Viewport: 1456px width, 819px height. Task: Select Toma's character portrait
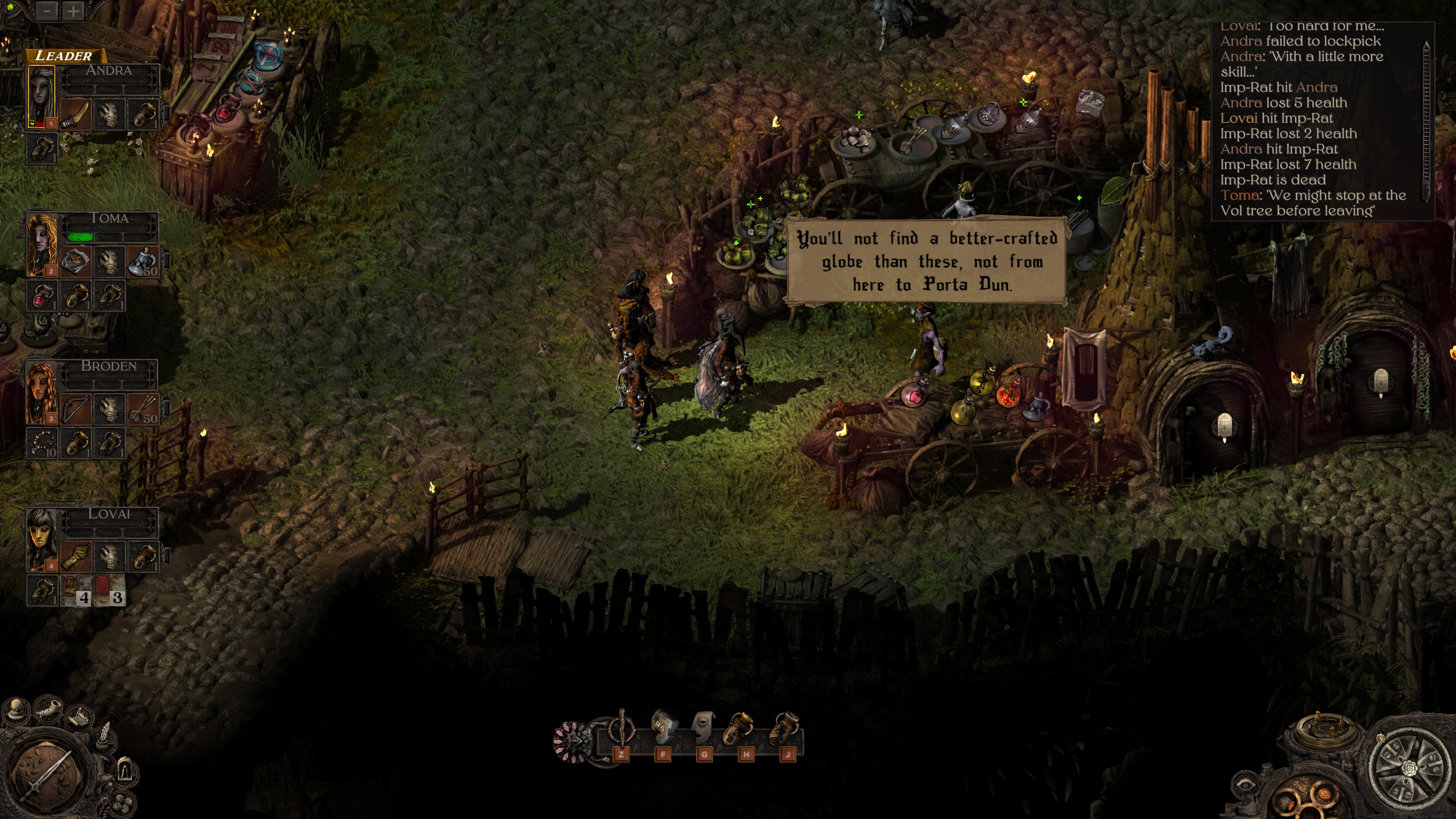(42, 245)
